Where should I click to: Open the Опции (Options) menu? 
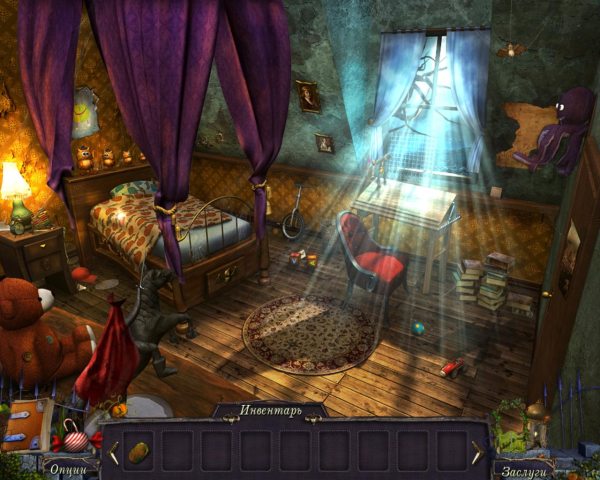click(x=68, y=468)
